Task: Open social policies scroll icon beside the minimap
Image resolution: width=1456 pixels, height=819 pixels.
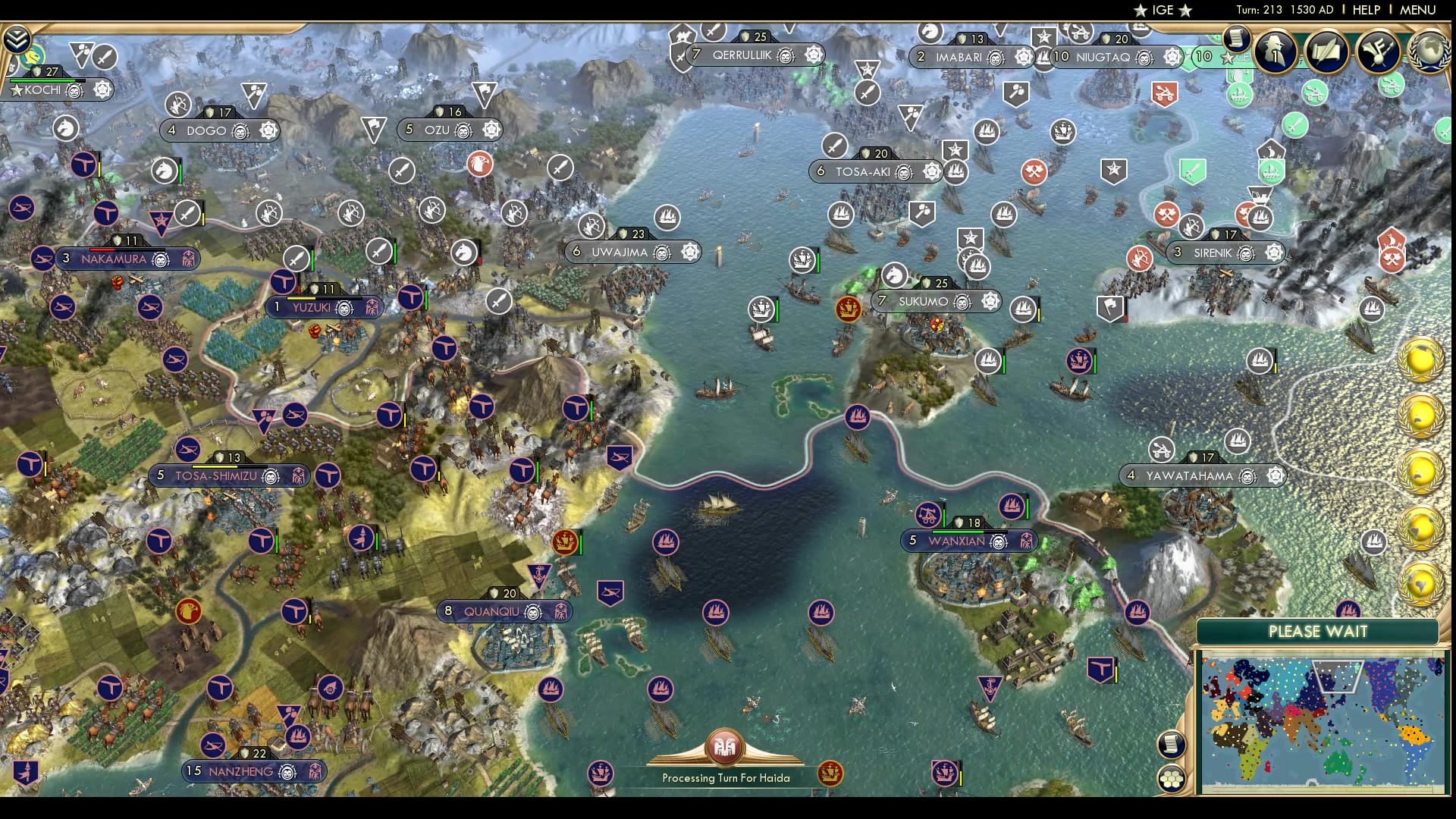Action: 1170,743
